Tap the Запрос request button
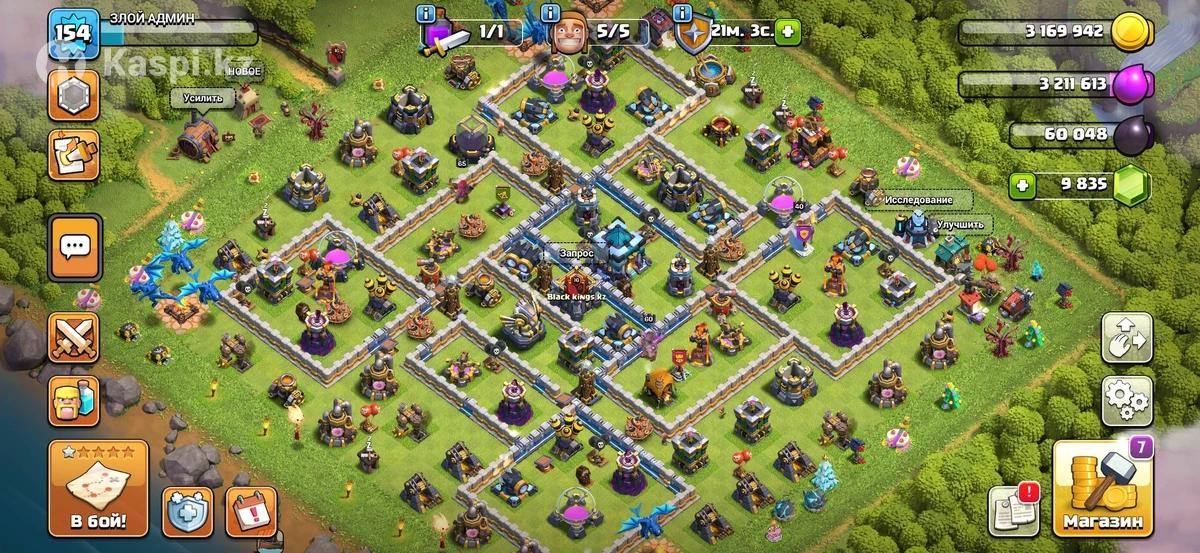Screen dimensions: 1200x553 pos(577,254)
